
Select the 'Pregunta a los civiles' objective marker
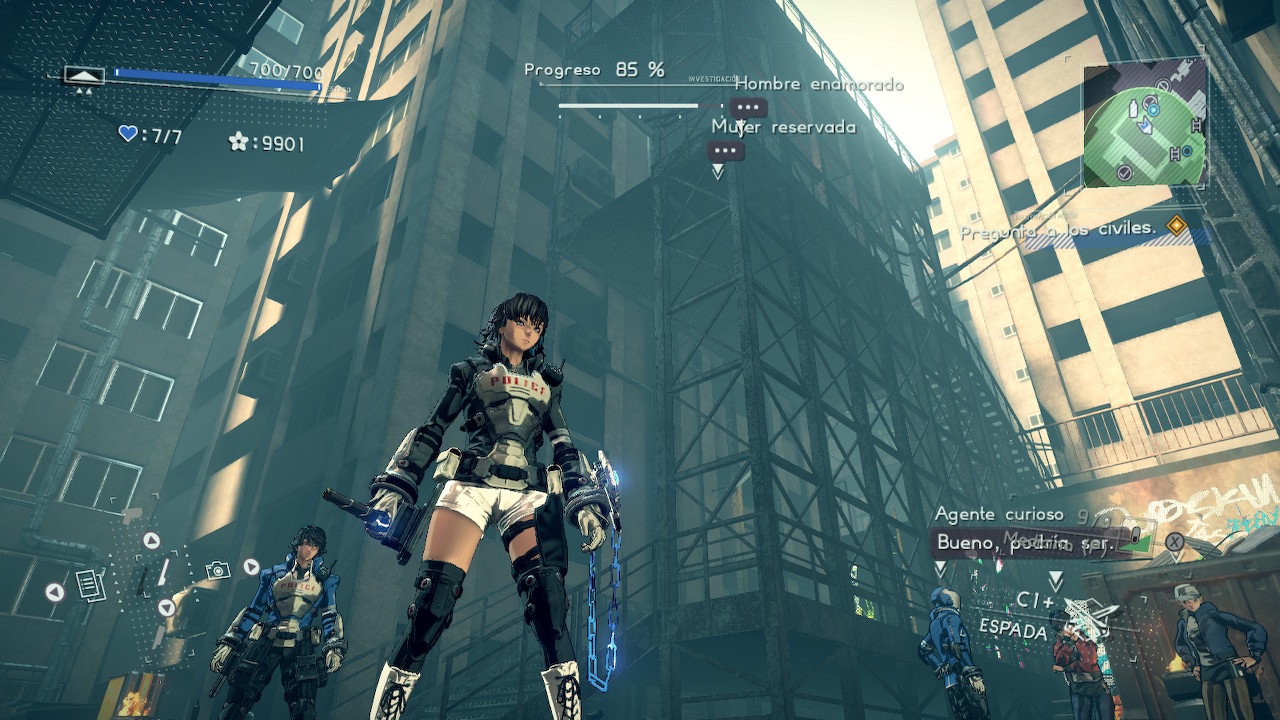tap(1177, 227)
